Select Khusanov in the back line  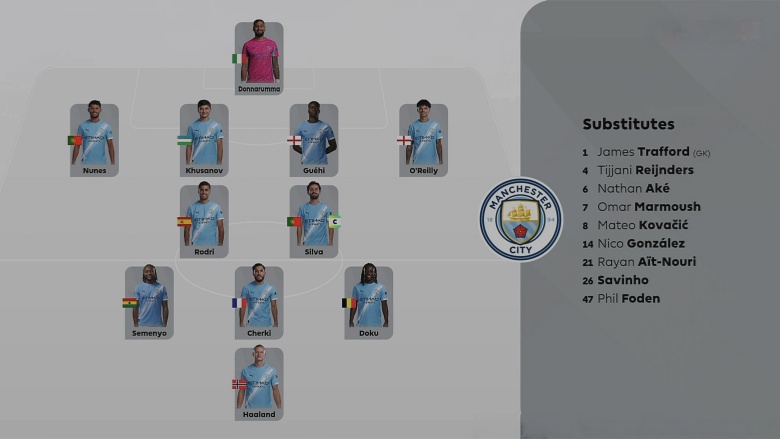(x=204, y=139)
